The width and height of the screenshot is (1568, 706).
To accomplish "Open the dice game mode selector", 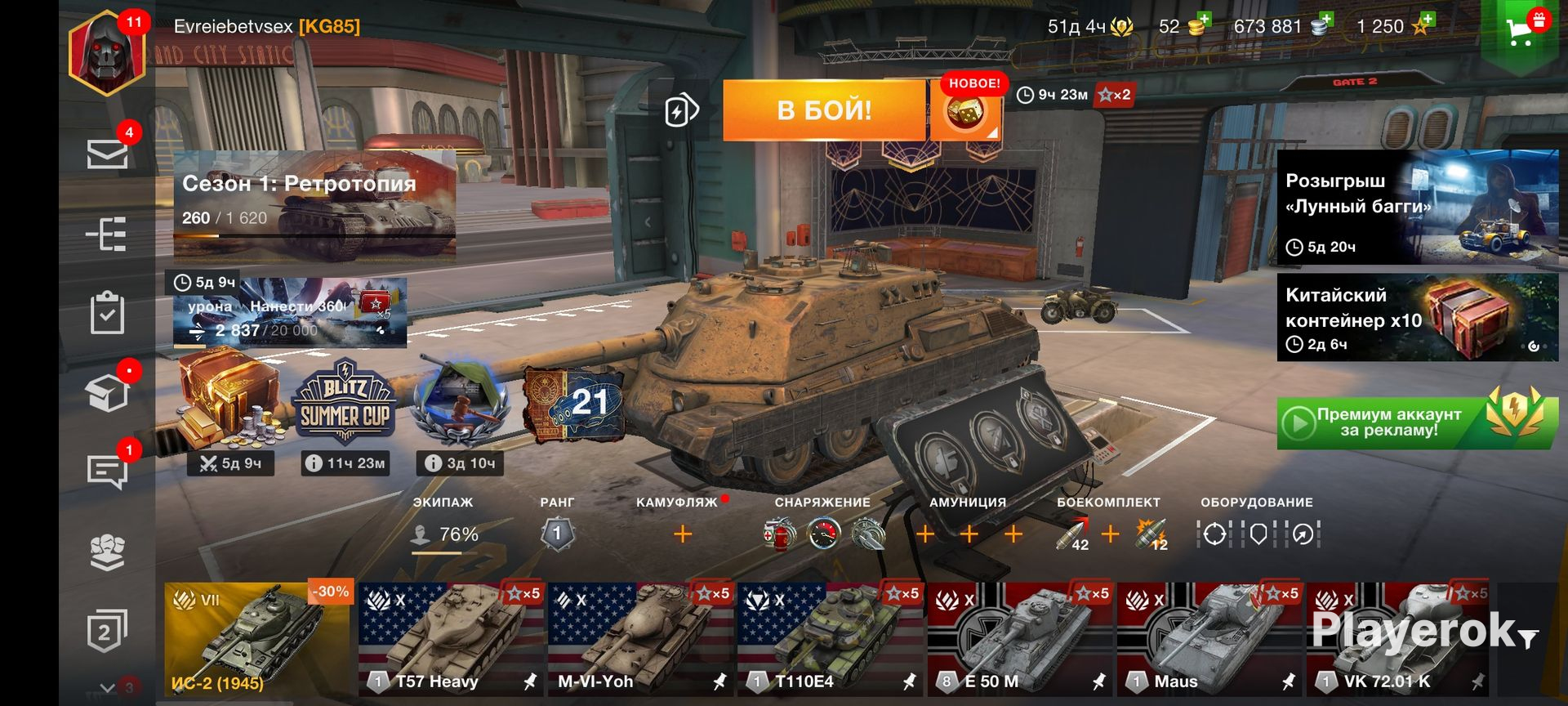I will pyautogui.click(x=965, y=112).
